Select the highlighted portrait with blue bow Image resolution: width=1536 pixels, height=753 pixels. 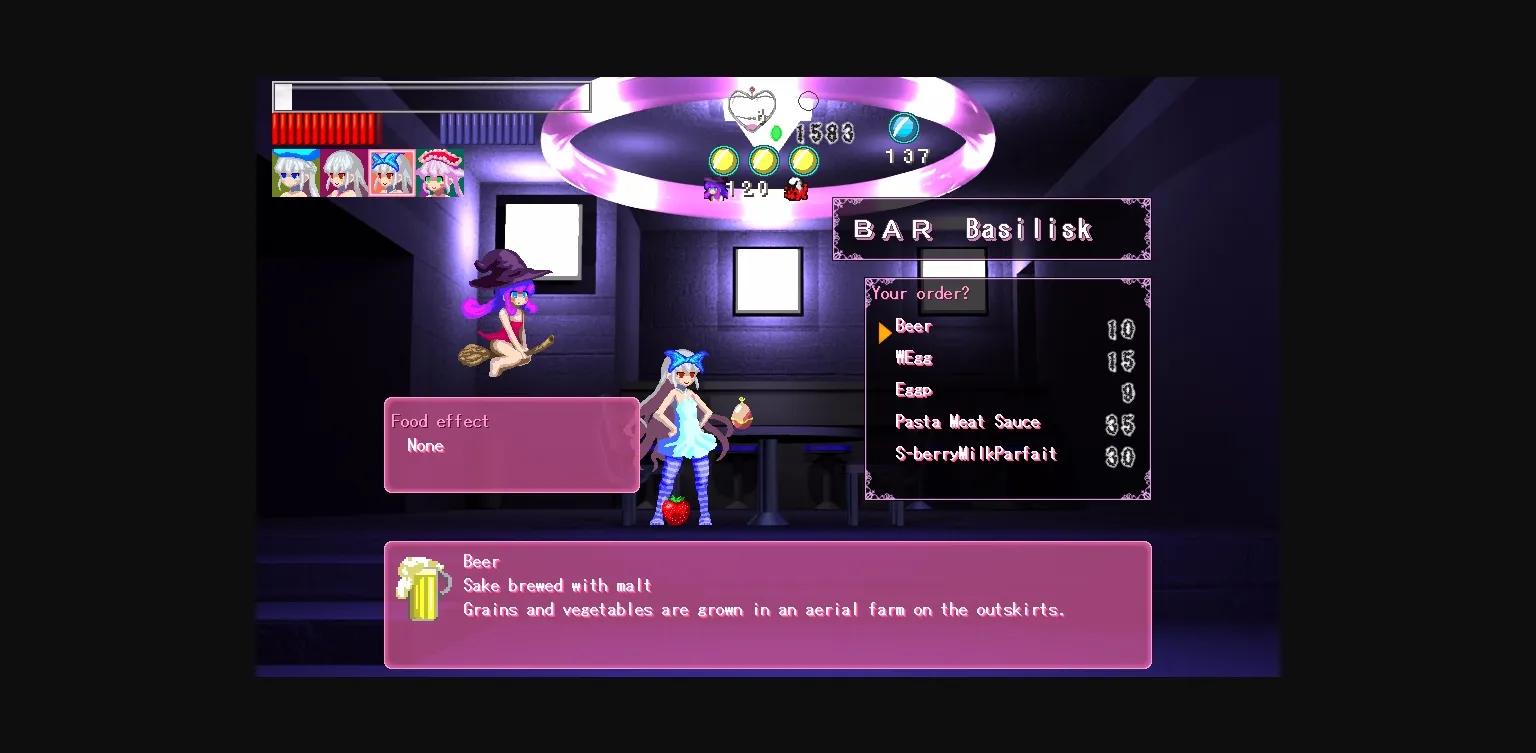pyautogui.click(x=392, y=173)
